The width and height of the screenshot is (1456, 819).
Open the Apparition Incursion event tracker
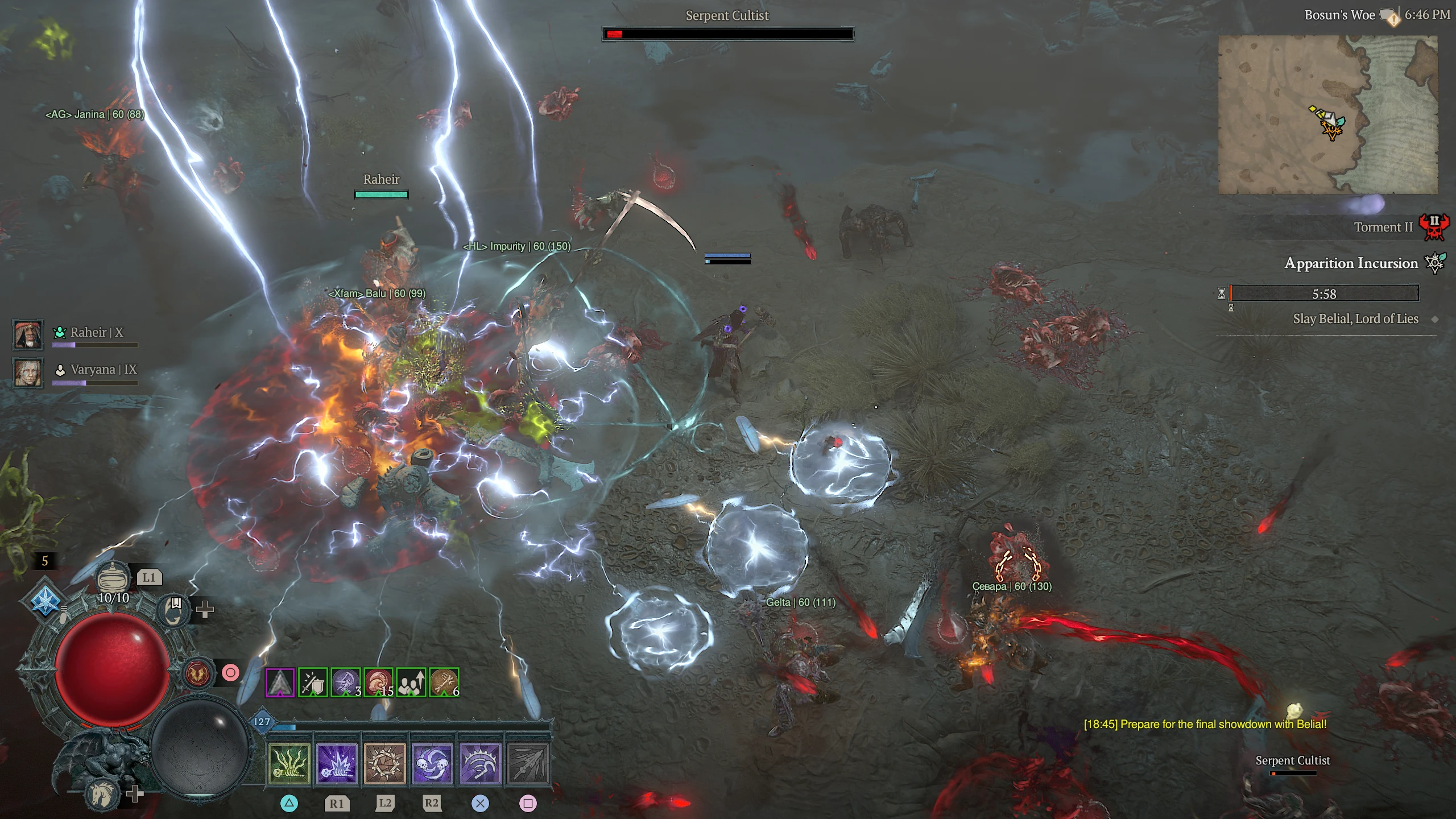(x=1351, y=263)
